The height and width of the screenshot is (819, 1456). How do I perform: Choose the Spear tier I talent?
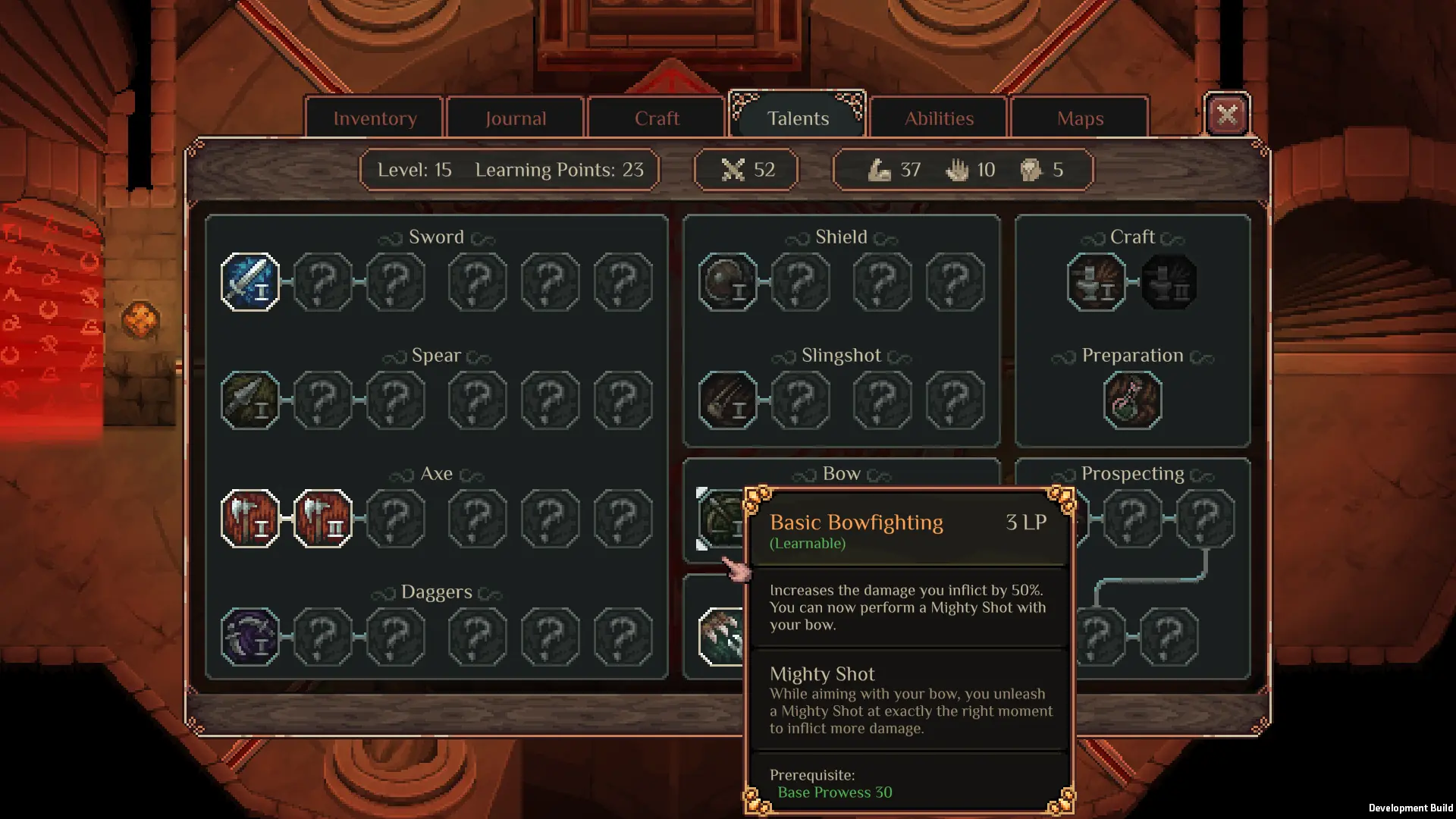(250, 400)
